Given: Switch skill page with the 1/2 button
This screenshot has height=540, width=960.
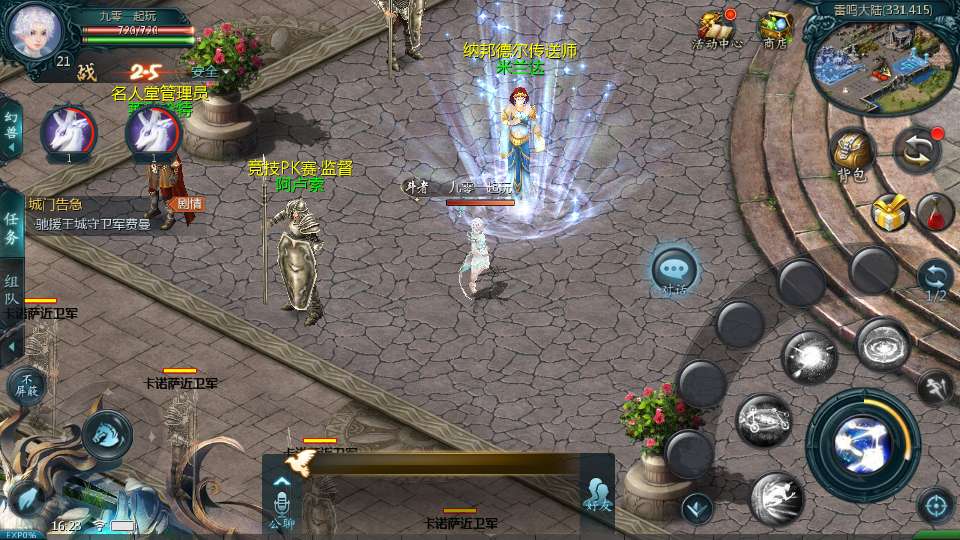Looking at the screenshot, I should tap(935, 279).
